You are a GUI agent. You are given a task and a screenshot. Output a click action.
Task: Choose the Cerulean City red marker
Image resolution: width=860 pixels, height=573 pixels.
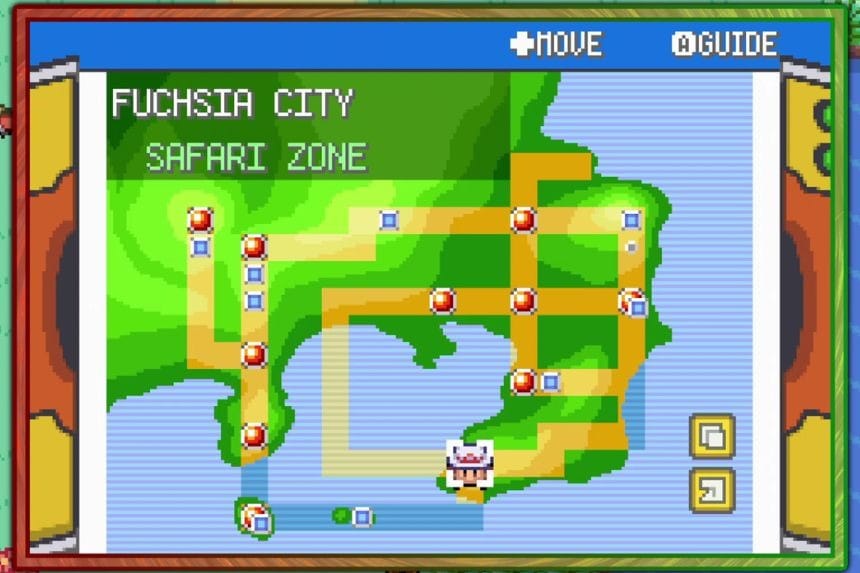click(523, 220)
